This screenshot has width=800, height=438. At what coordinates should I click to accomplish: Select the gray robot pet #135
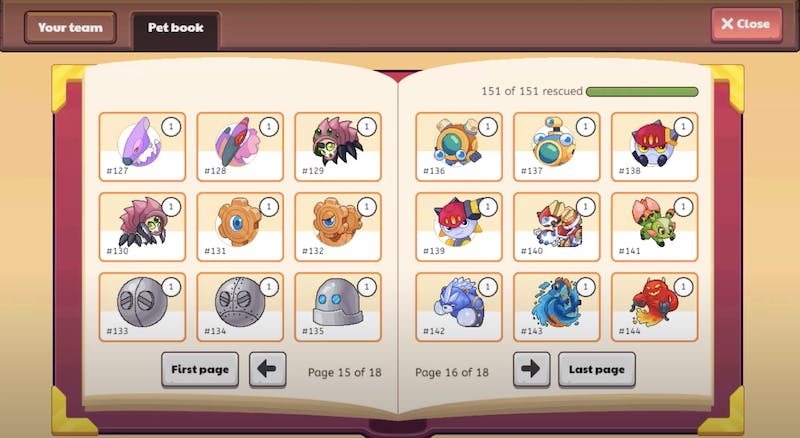coord(338,307)
